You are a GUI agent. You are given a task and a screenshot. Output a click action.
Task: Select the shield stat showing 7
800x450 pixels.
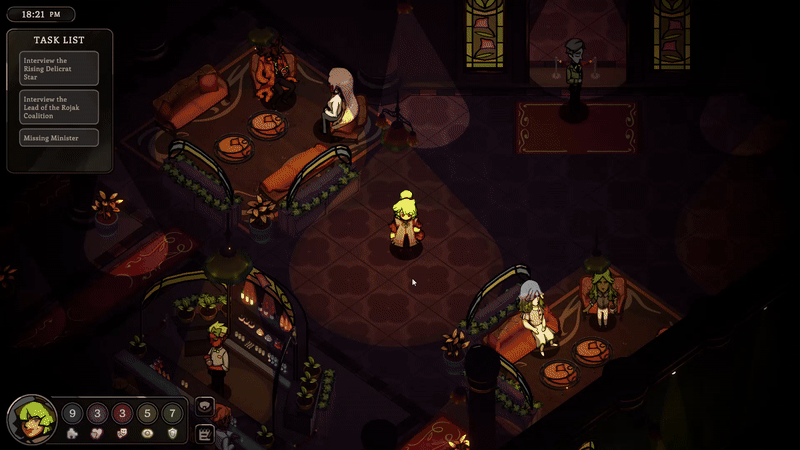point(172,413)
